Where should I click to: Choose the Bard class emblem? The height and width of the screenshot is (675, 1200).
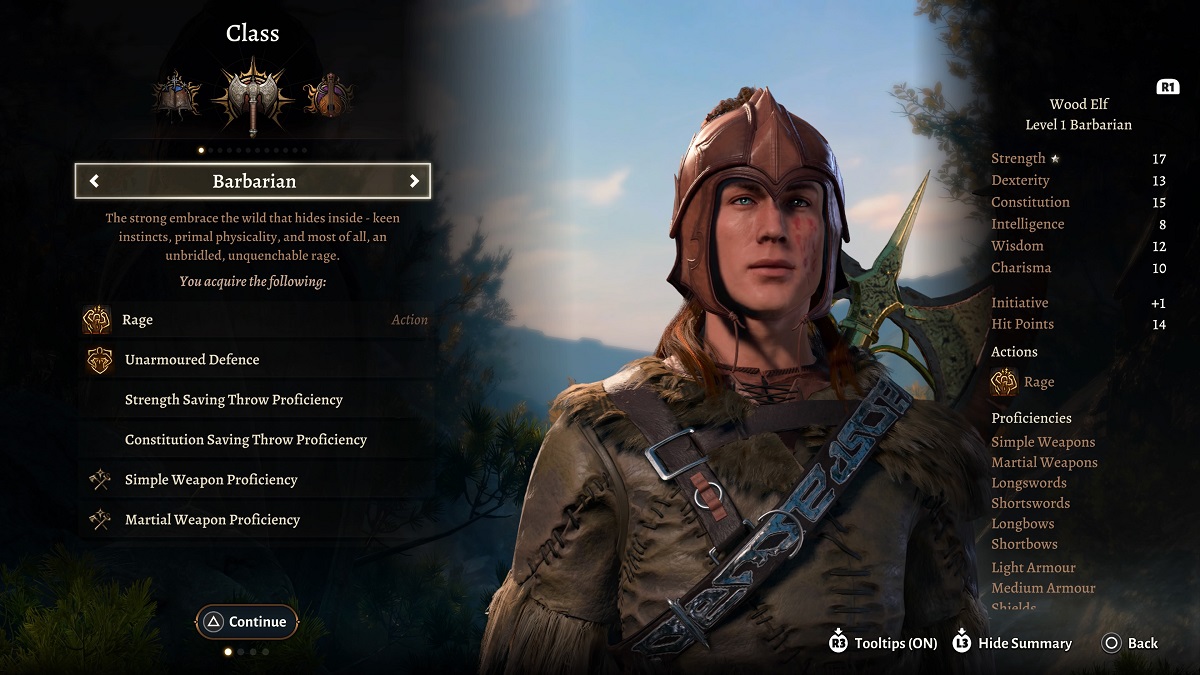(x=327, y=96)
